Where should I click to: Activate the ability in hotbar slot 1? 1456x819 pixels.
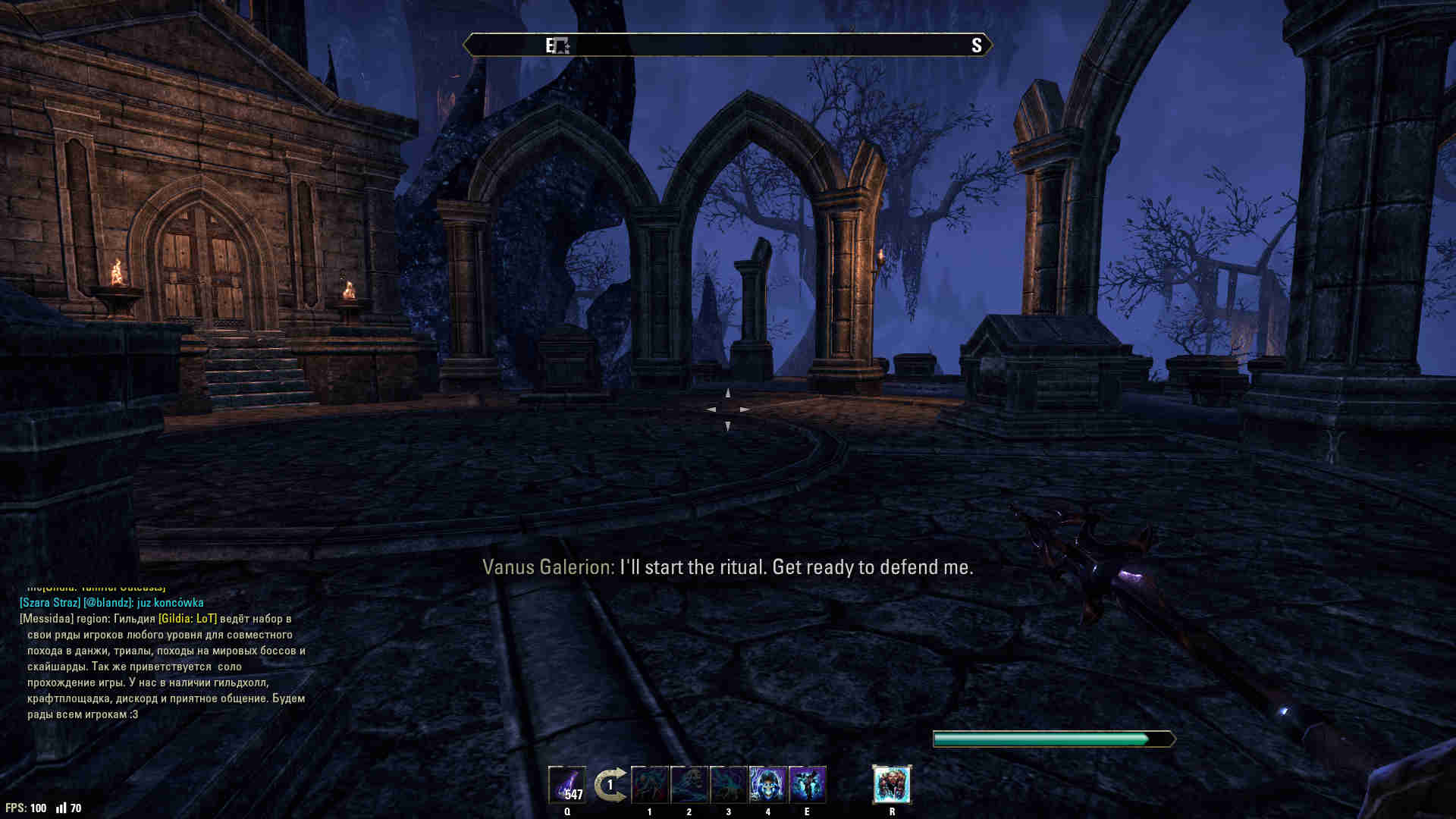pos(650,784)
